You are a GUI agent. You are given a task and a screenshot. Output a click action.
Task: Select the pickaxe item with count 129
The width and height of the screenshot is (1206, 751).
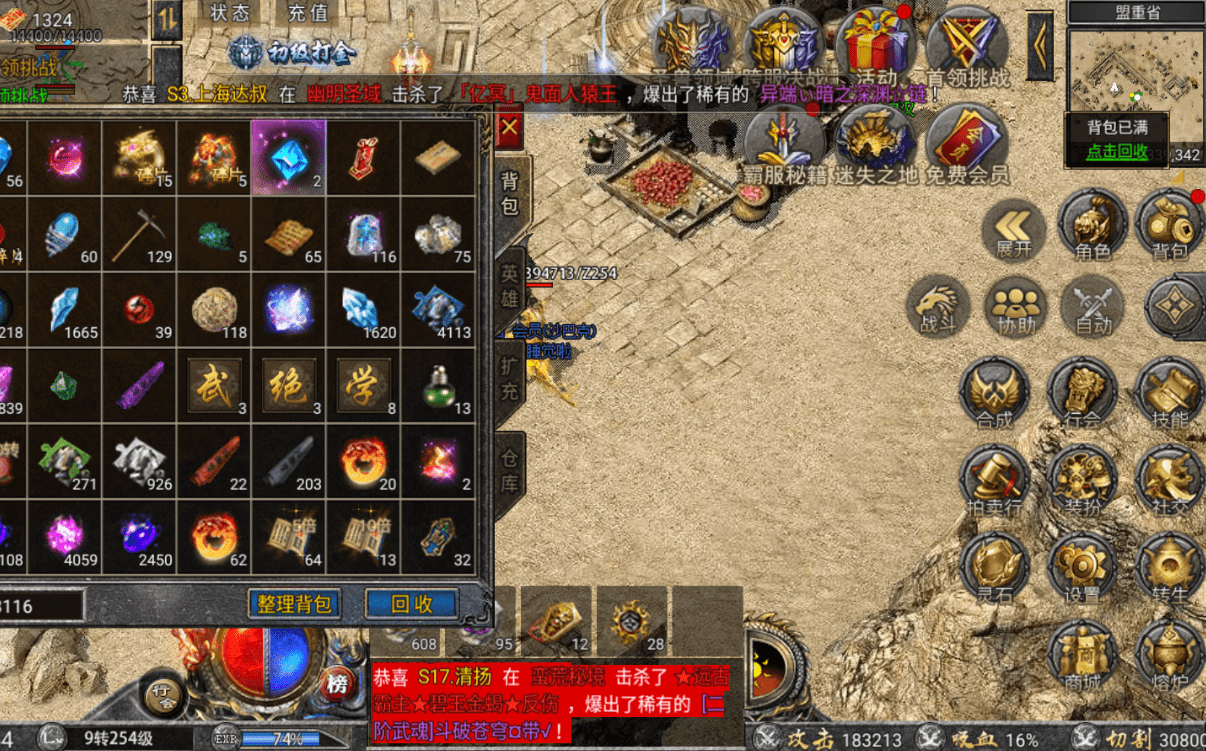(x=139, y=234)
